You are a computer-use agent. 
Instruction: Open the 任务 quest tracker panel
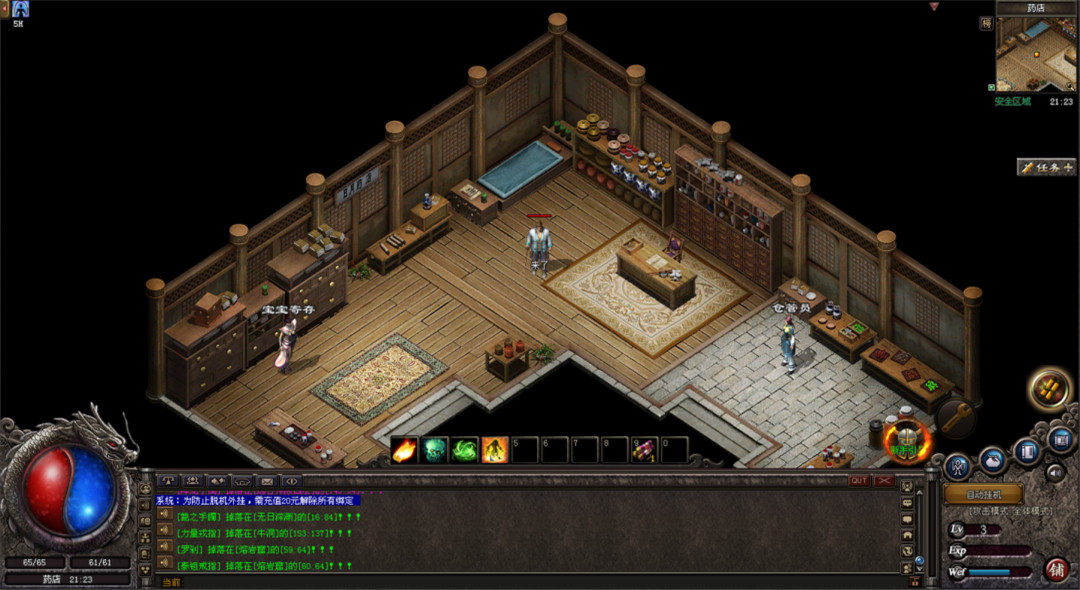1047,167
